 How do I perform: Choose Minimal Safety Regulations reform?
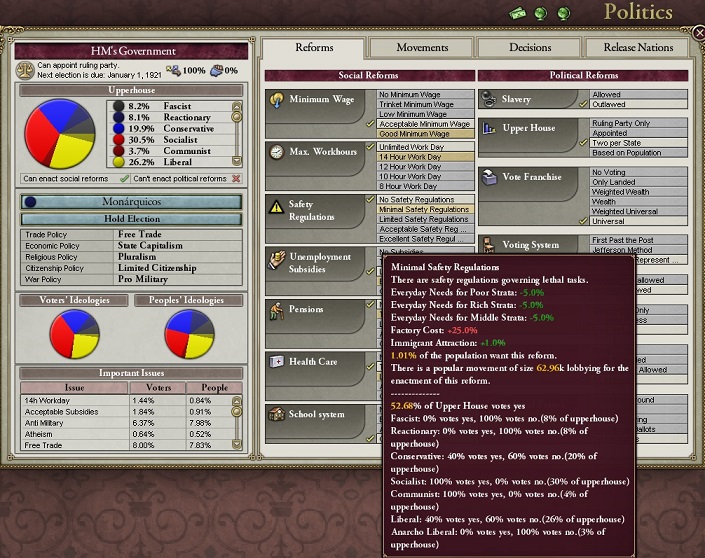tap(424, 209)
